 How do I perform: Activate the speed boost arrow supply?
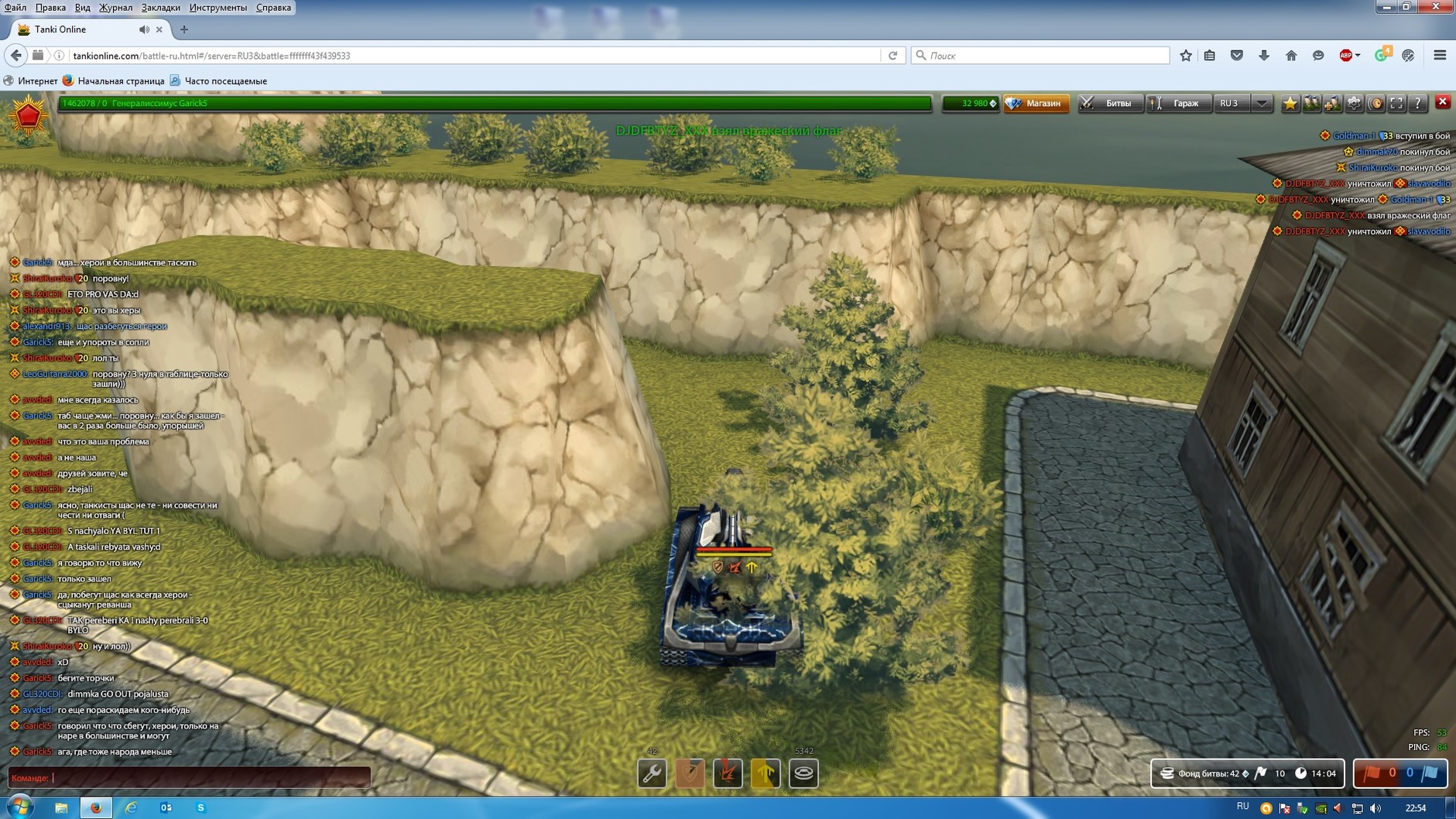coord(766,773)
